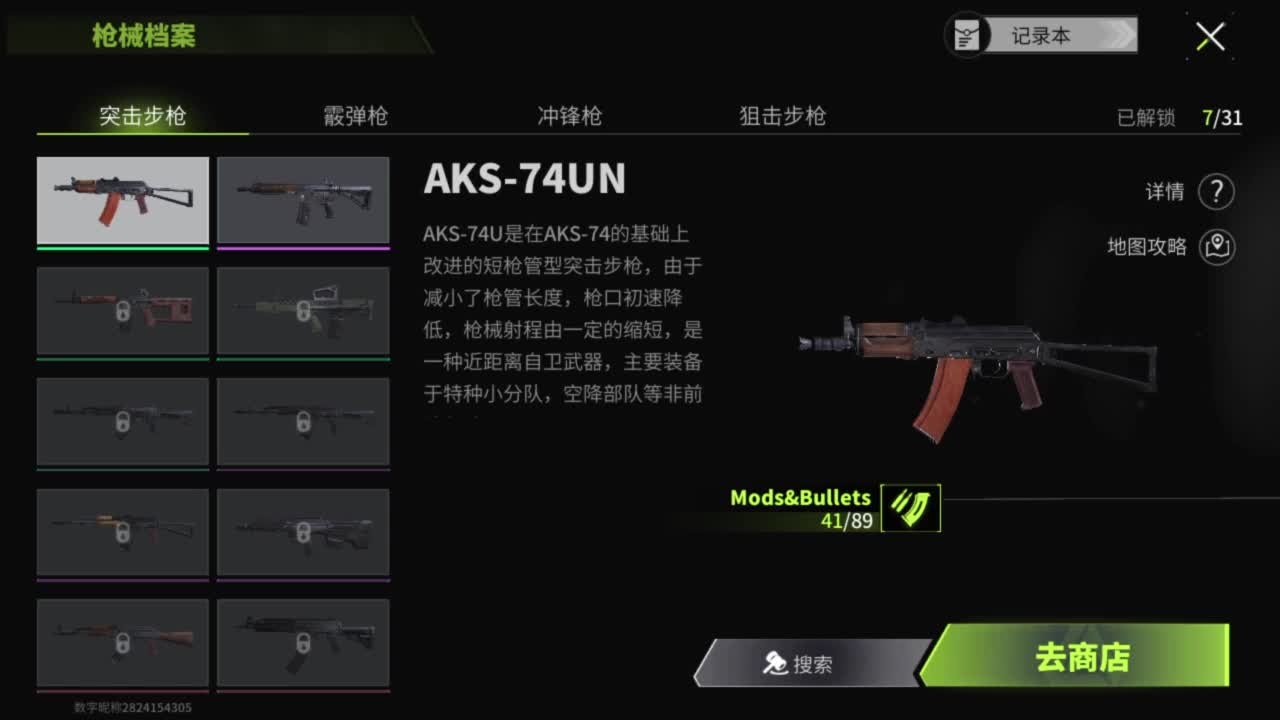1280x720 pixels.
Task: Click the hammer icon beside 搜索
Action: click(775, 662)
